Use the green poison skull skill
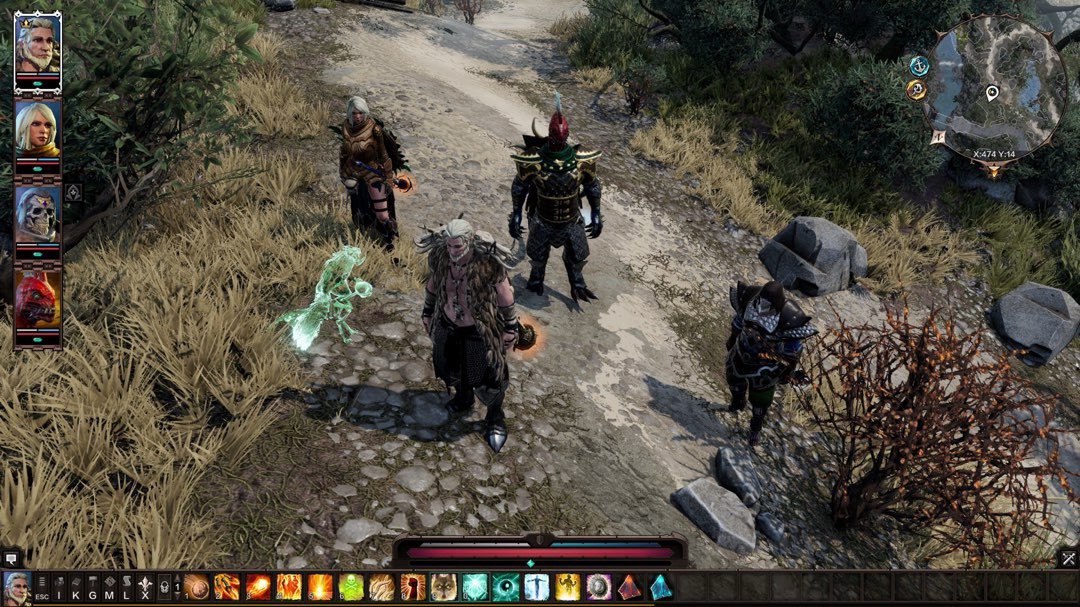The height and width of the screenshot is (607, 1080). tap(351, 587)
